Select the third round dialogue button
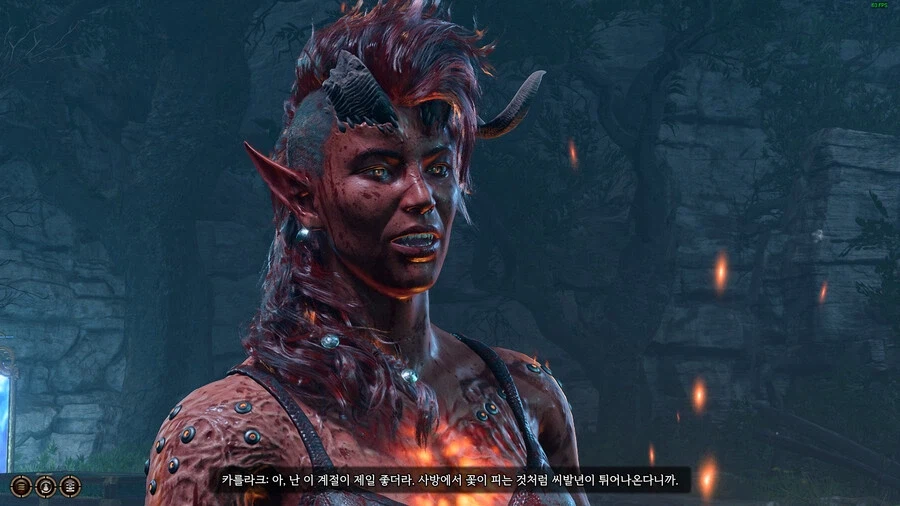The image size is (900, 506). [x=69, y=486]
